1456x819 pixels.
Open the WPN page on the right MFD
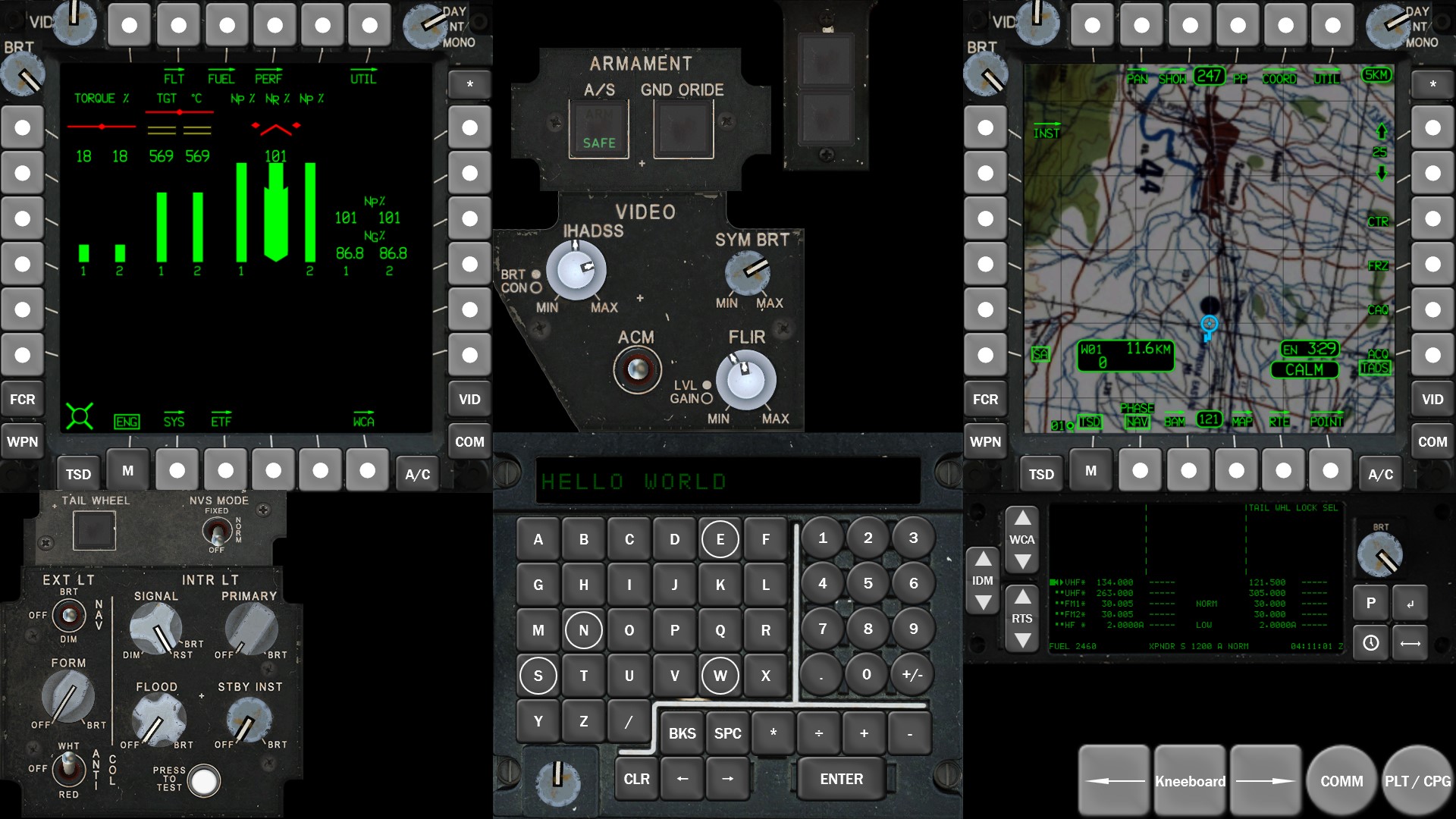coord(986,441)
